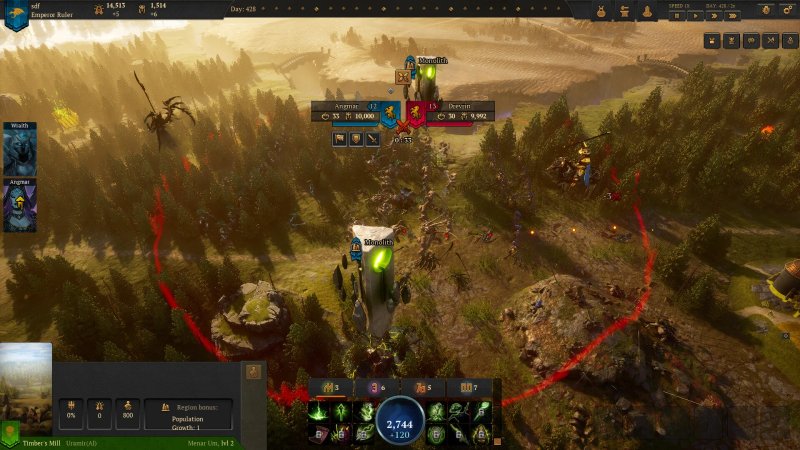Choose the sword attack stance button
This screenshot has width=800, height=450.
[371, 139]
